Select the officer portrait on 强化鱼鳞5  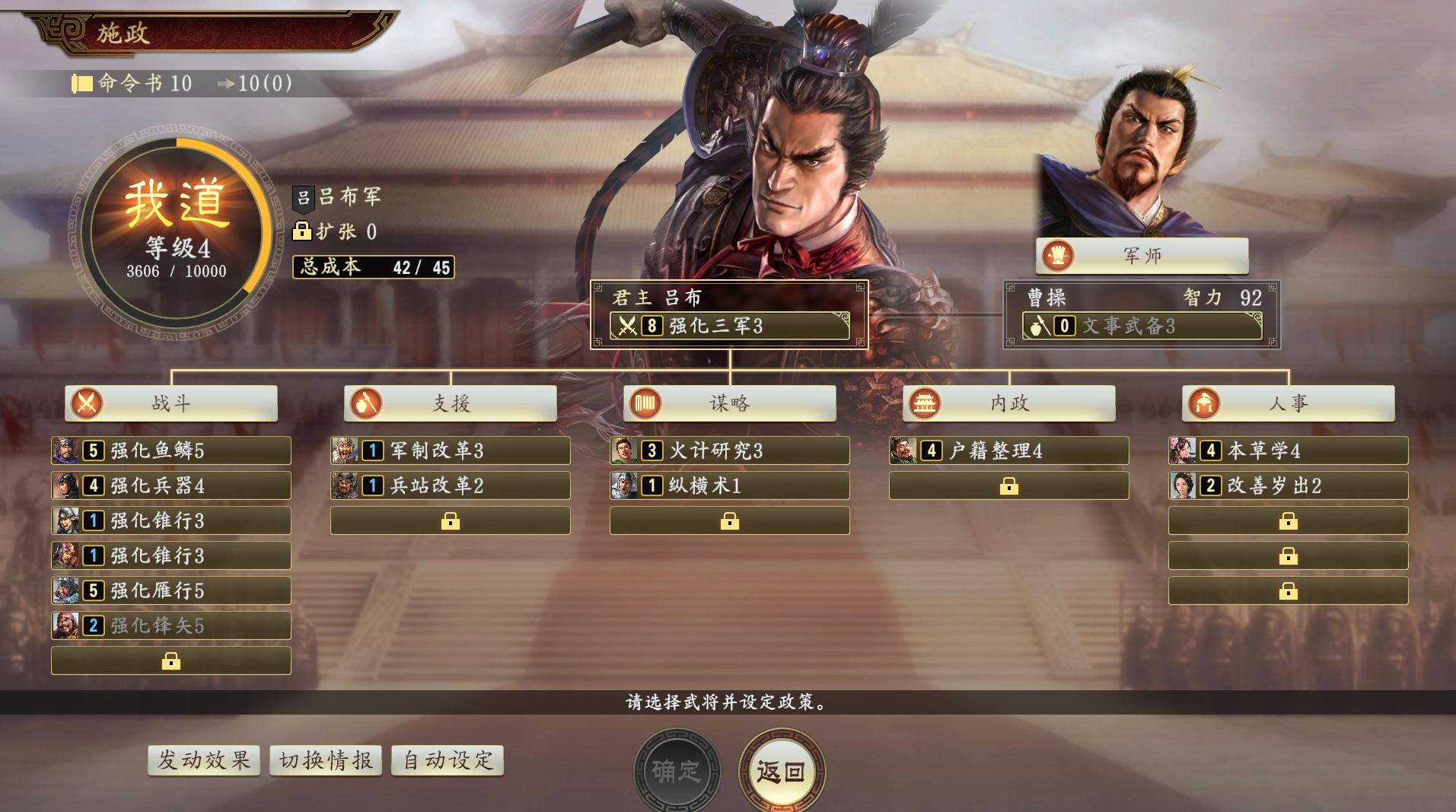[67, 451]
